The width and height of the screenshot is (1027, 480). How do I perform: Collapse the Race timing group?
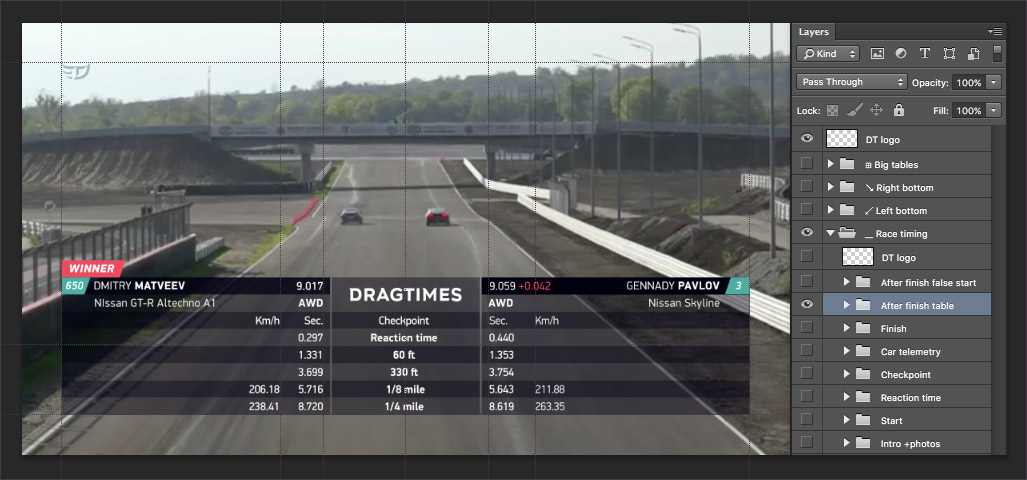pyautogui.click(x=831, y=234)
